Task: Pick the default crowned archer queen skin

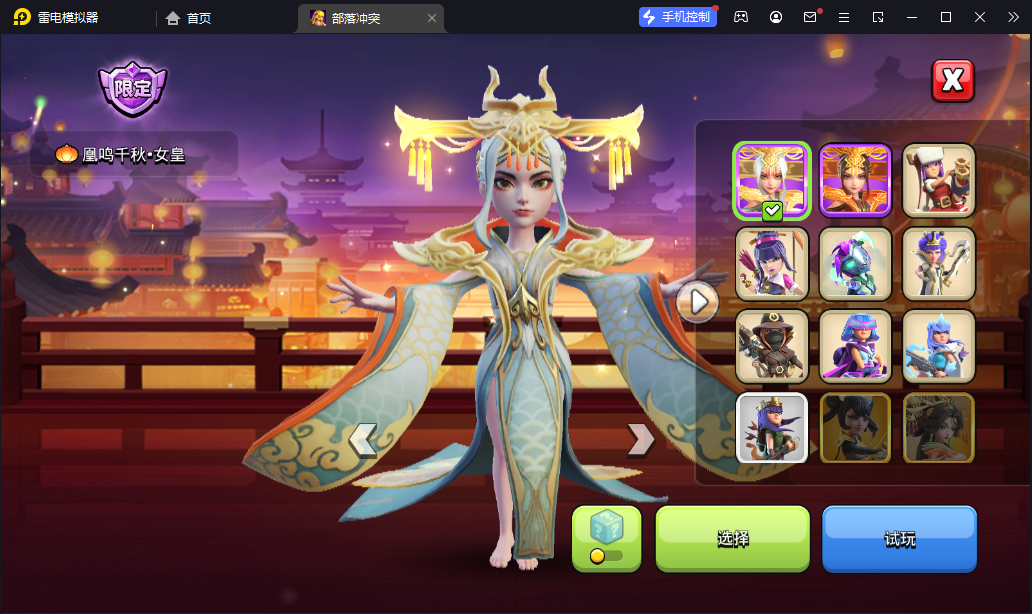Action: tap(771, 428)
